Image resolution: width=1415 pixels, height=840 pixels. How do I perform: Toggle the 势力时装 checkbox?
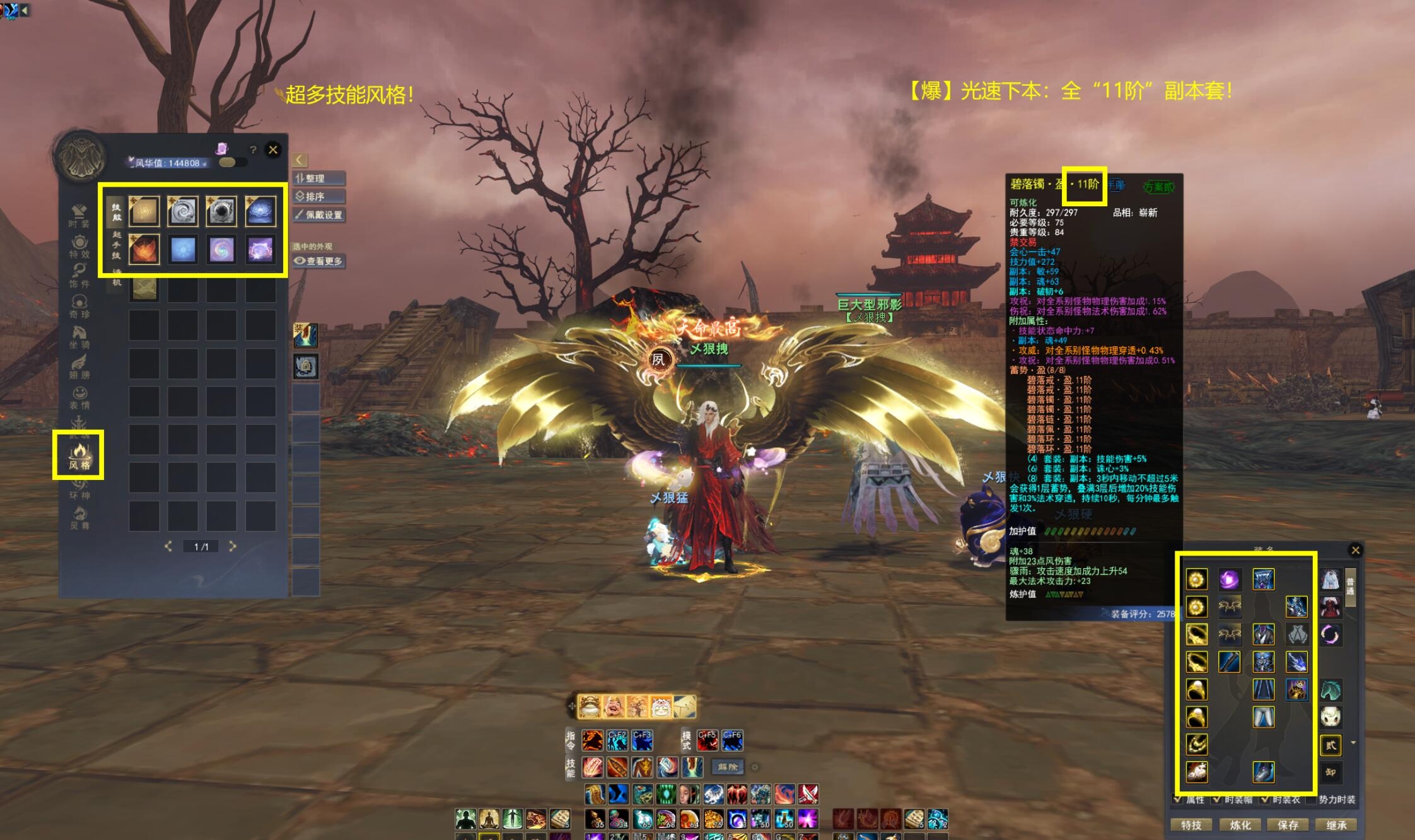[1312, 800]
